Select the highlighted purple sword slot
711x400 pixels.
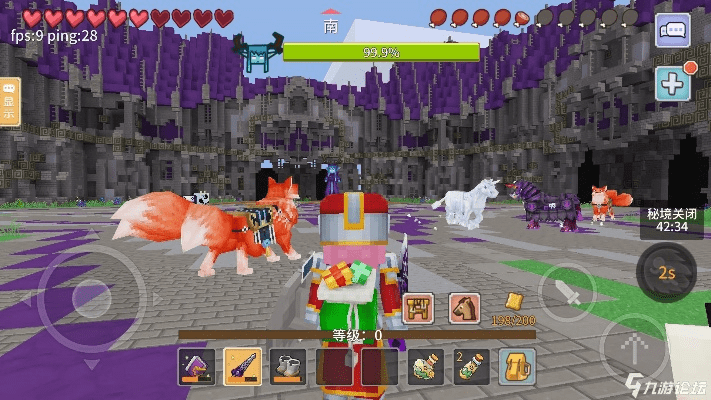(x=241, y=366)
